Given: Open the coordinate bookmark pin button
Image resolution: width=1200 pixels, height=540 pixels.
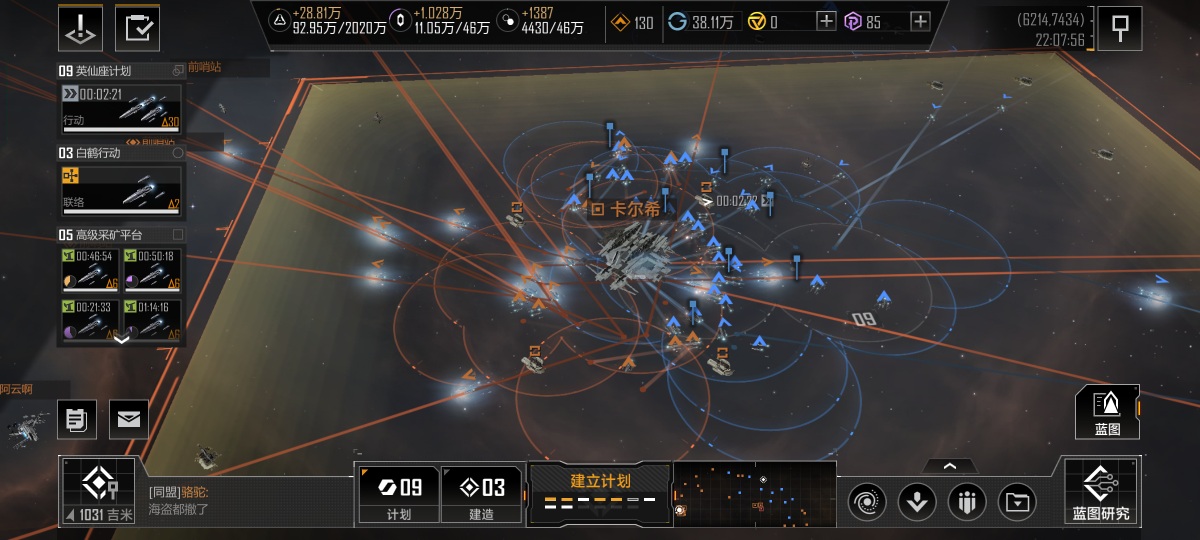Looking at the screenshot, I should pyautogui.click(x=1120, y=29).
